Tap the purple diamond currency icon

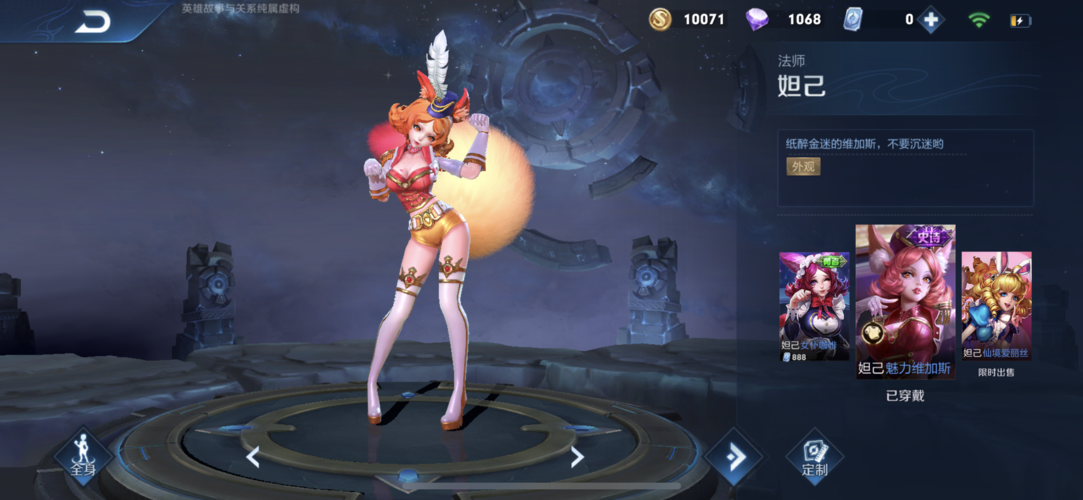pos(760,19)
